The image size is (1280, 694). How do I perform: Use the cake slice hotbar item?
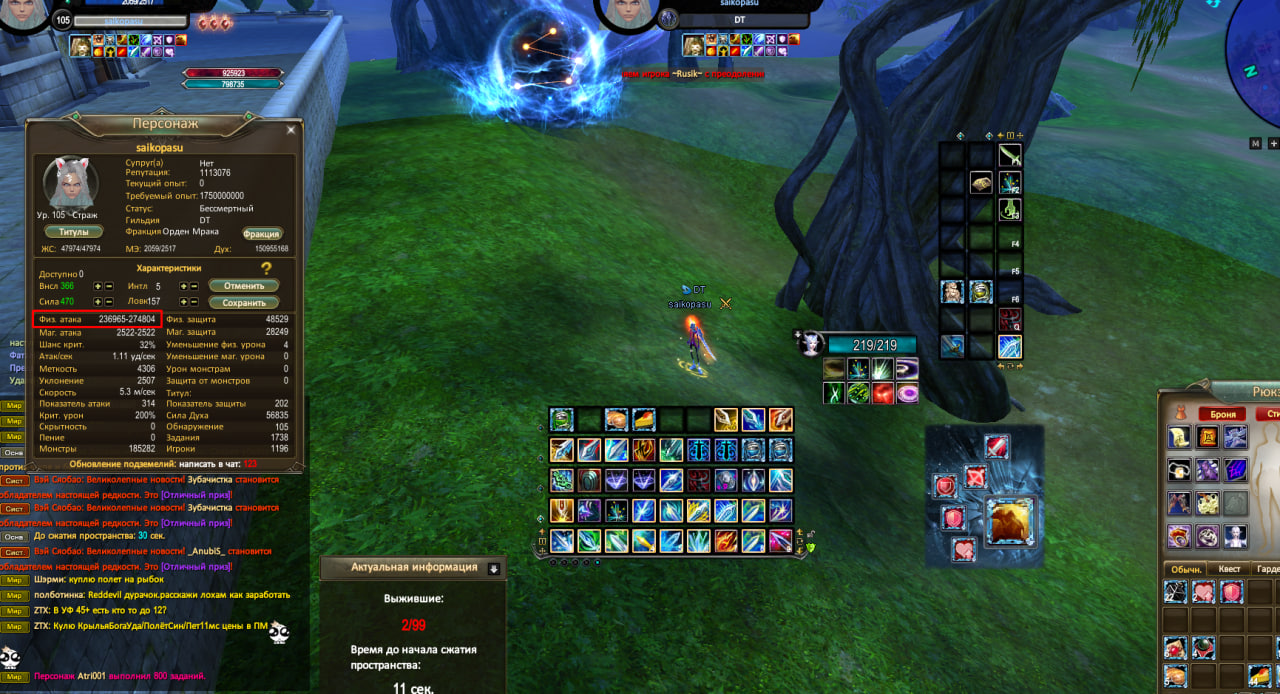(643, 419)
